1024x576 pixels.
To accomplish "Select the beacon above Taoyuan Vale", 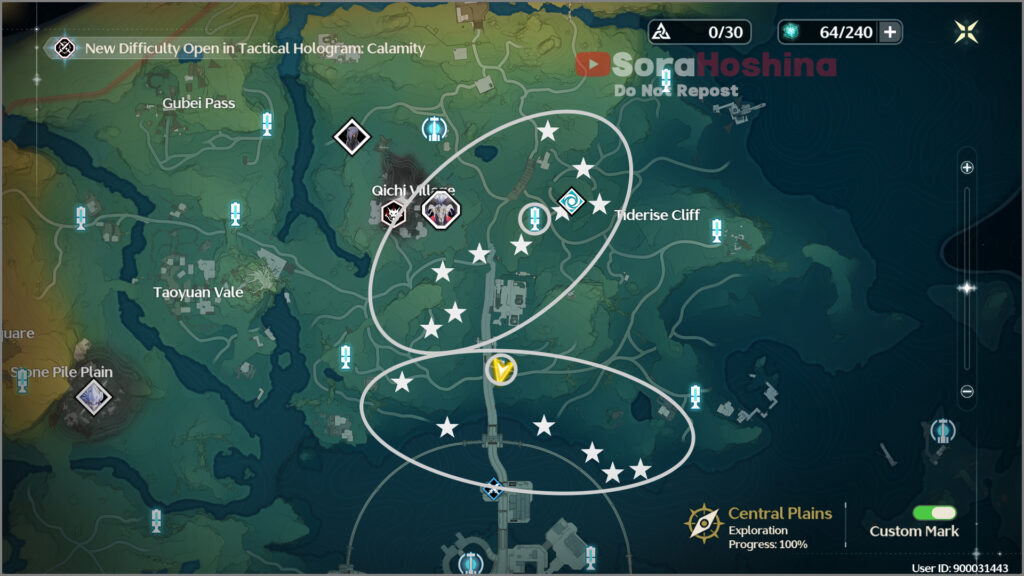I will pos(236,214).
